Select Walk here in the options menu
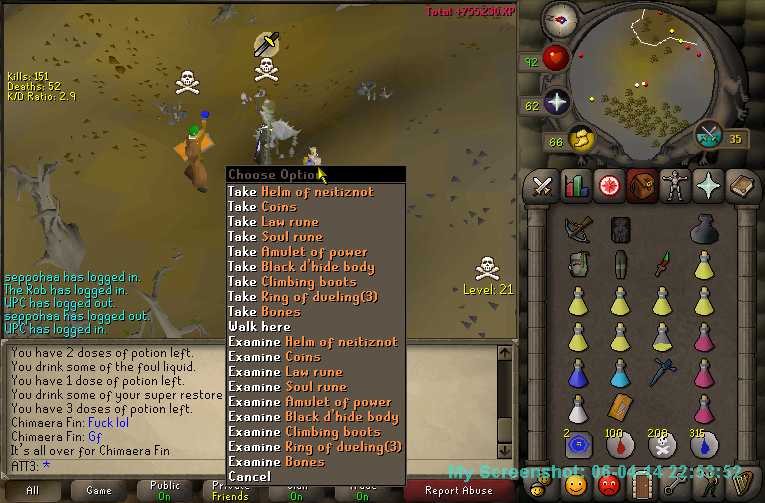Screen dimensions: 765x503 259,327
